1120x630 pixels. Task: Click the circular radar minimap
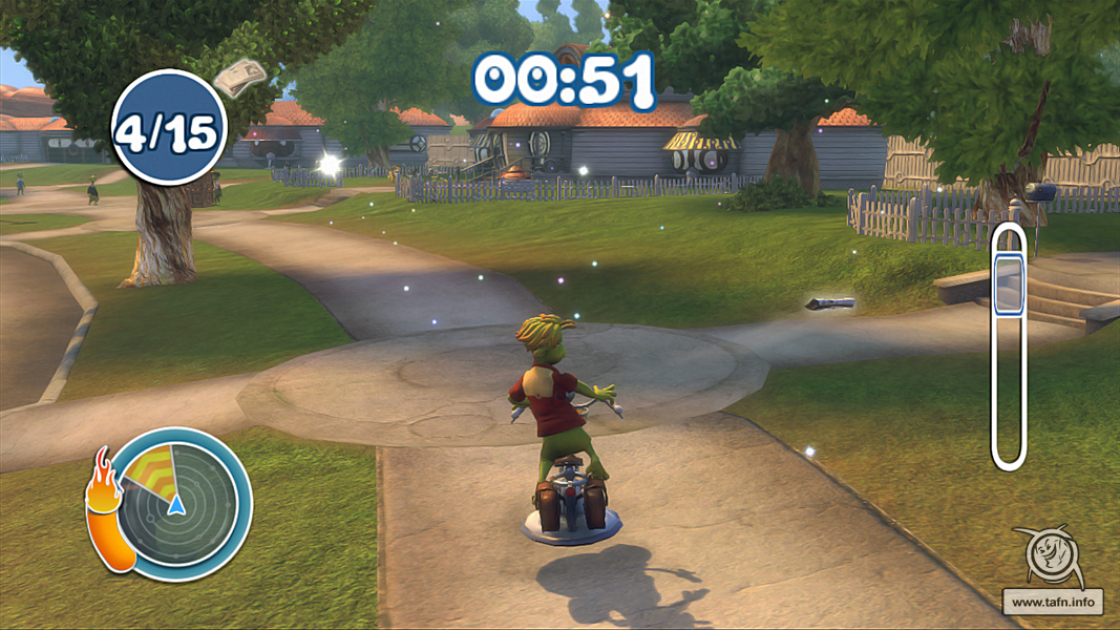click(x=180, y=504)
